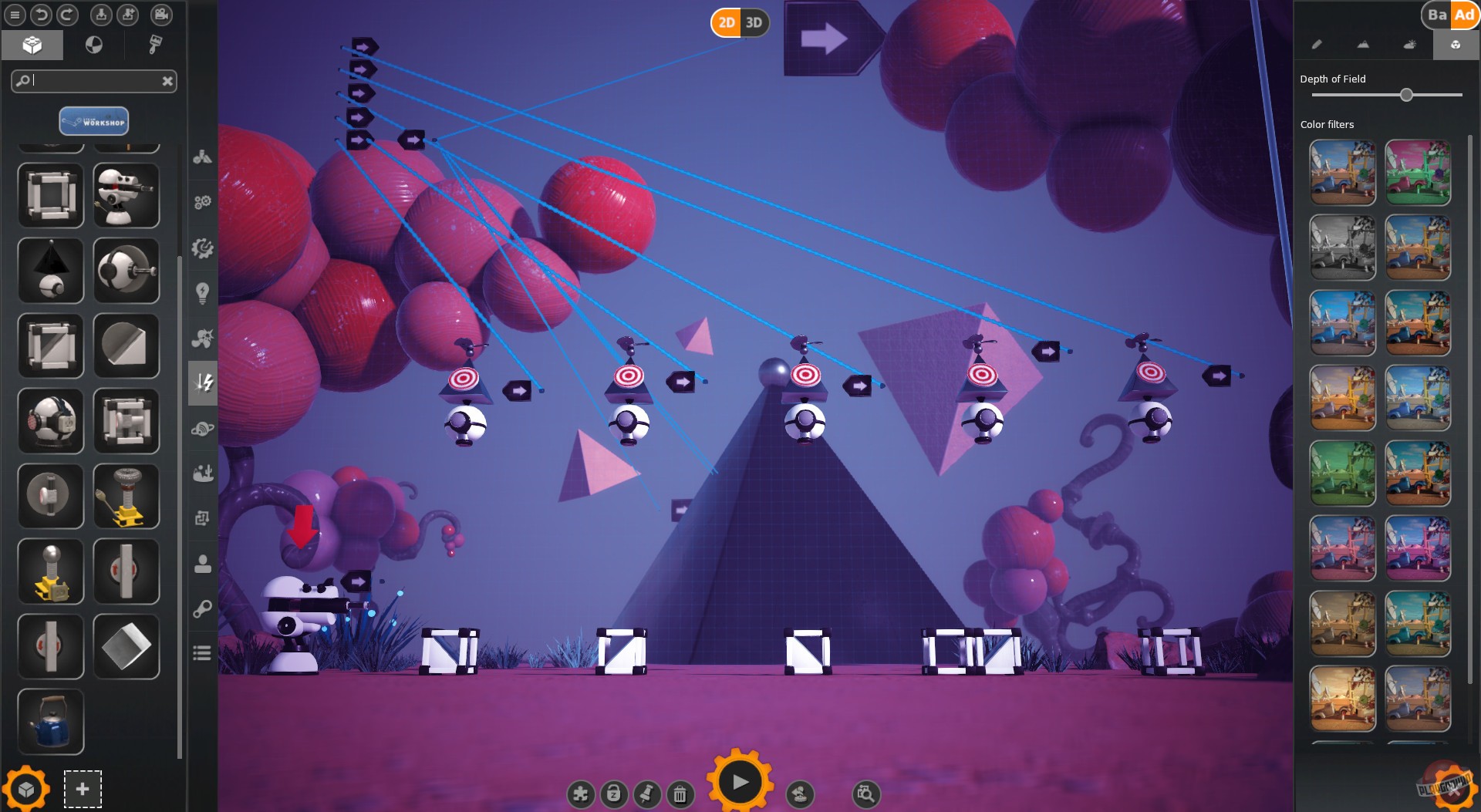This screenshot has width=1481, height=812.
Task: Select the planet gravity settings icon
Action: 203,428
